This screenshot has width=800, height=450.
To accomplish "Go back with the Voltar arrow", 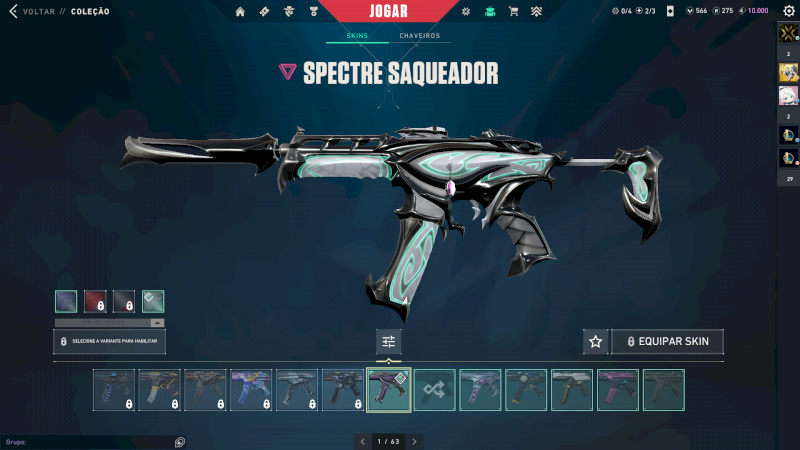I will (x=13, y=12).
